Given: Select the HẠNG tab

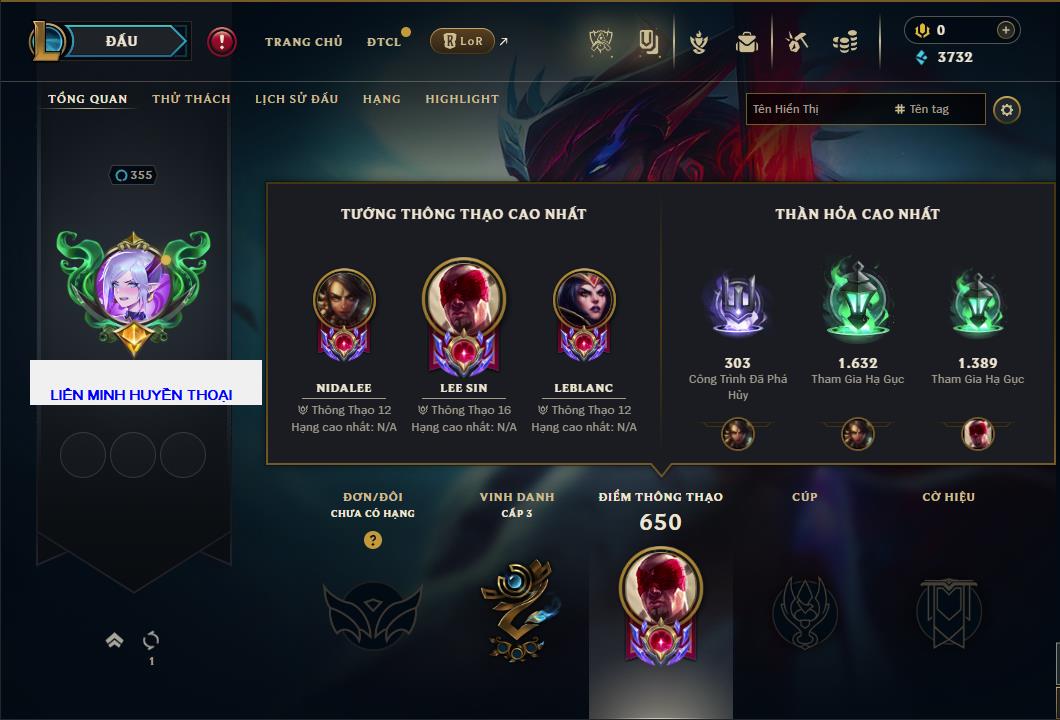Looking at the screenshot, I should (381, 99).
